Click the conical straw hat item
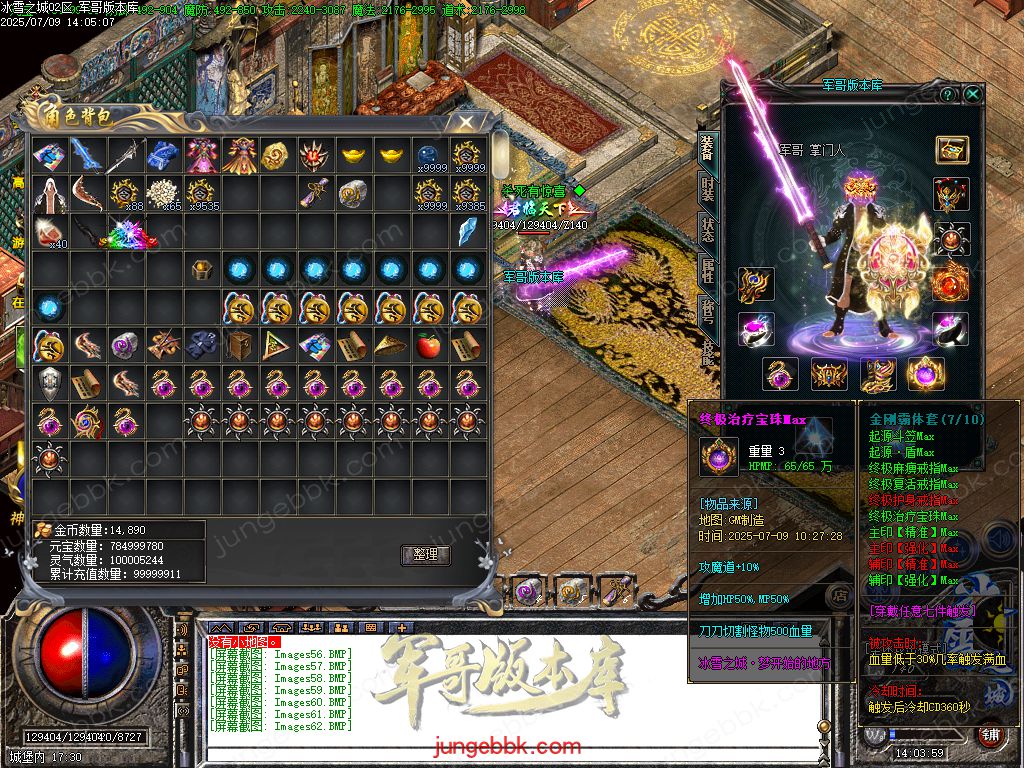 point(391,346)
